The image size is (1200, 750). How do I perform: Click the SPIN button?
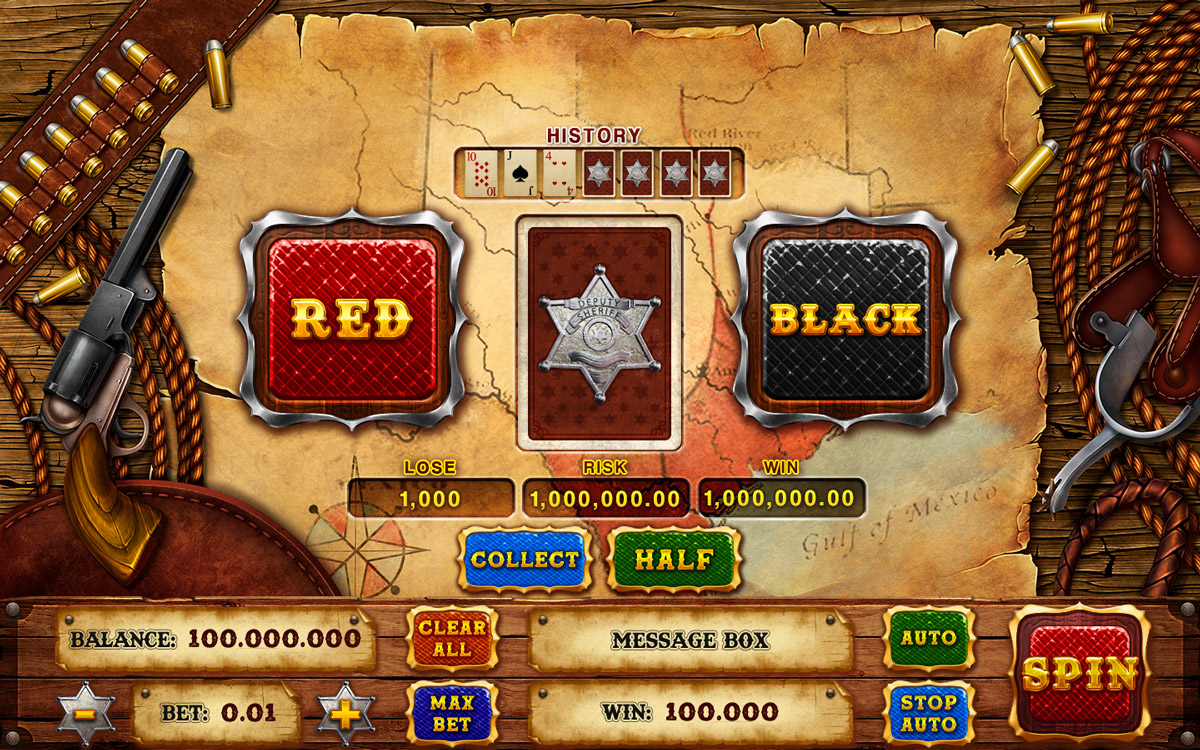pos(1079,674)
